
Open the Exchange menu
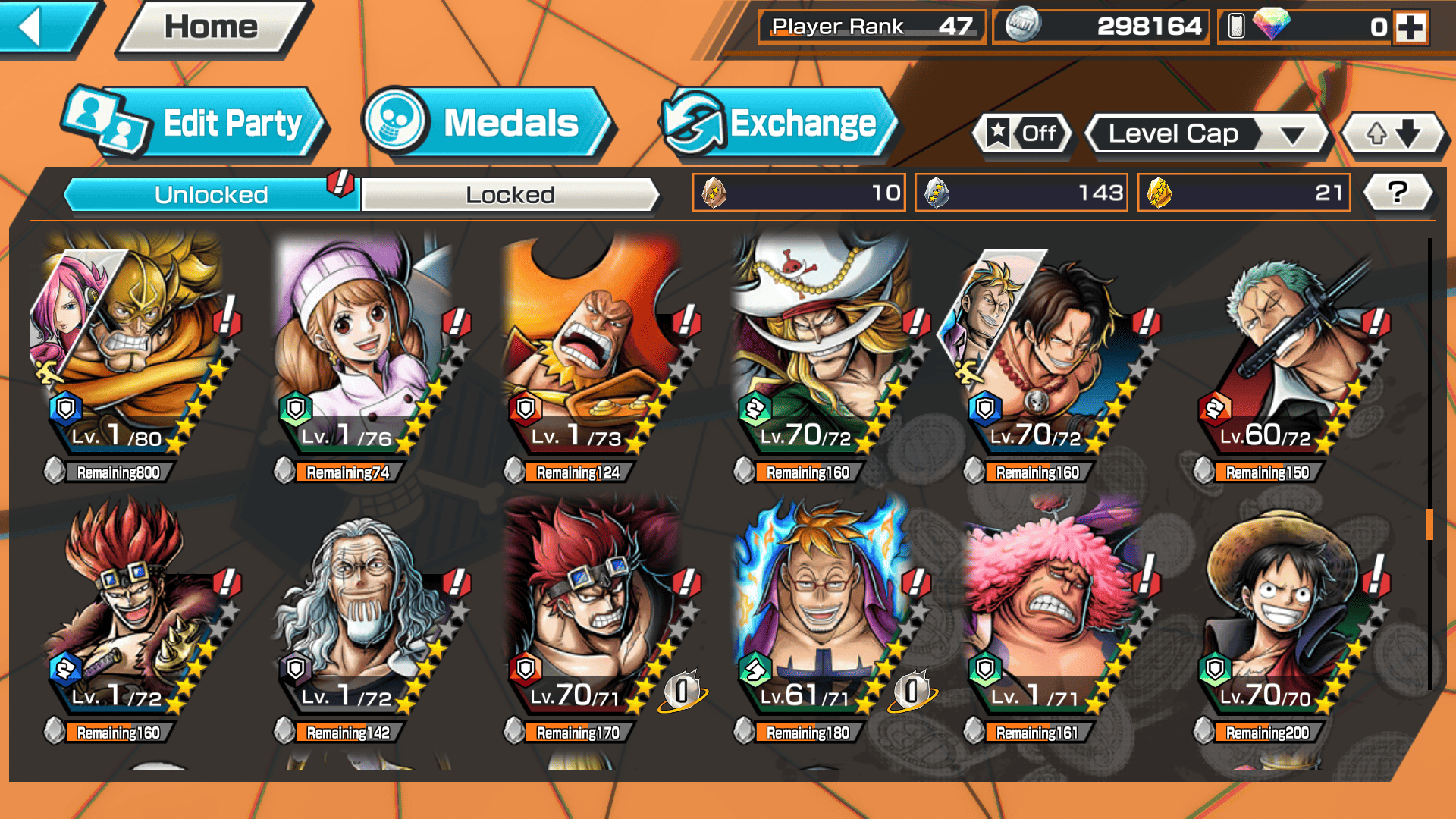(780, 124)
